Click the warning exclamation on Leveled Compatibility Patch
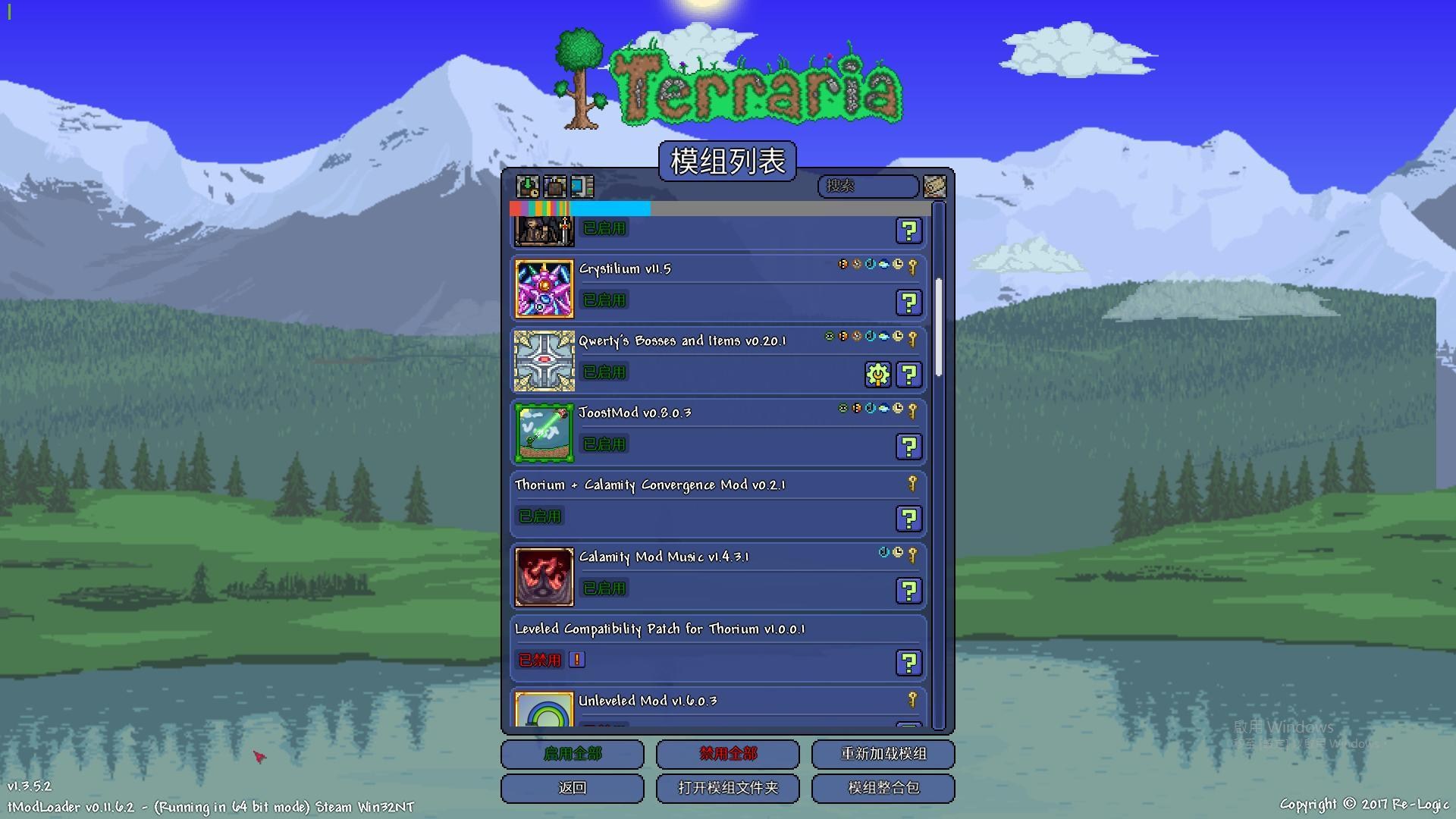 [577, 660]
